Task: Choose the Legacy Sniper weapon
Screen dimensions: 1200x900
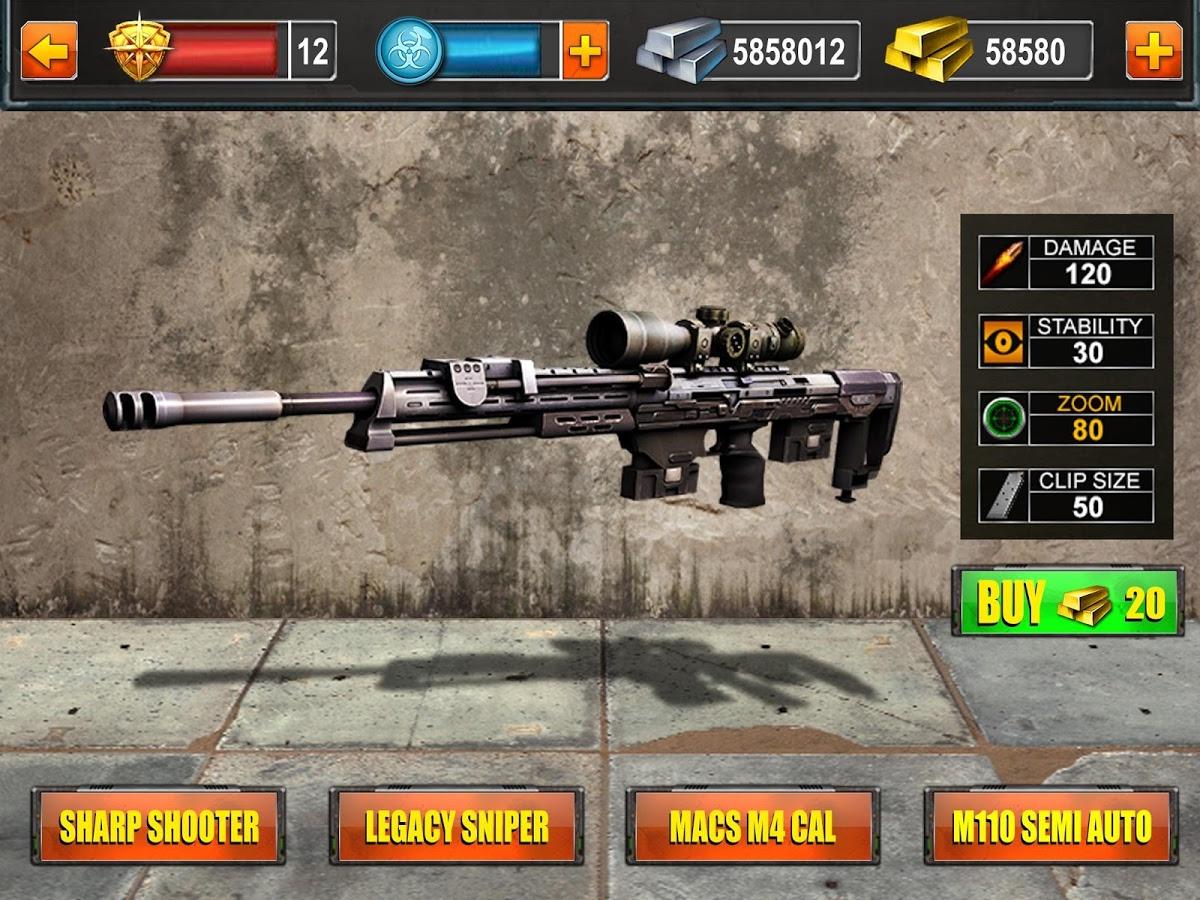Action: pyautogui.click(x=456, y=826)
